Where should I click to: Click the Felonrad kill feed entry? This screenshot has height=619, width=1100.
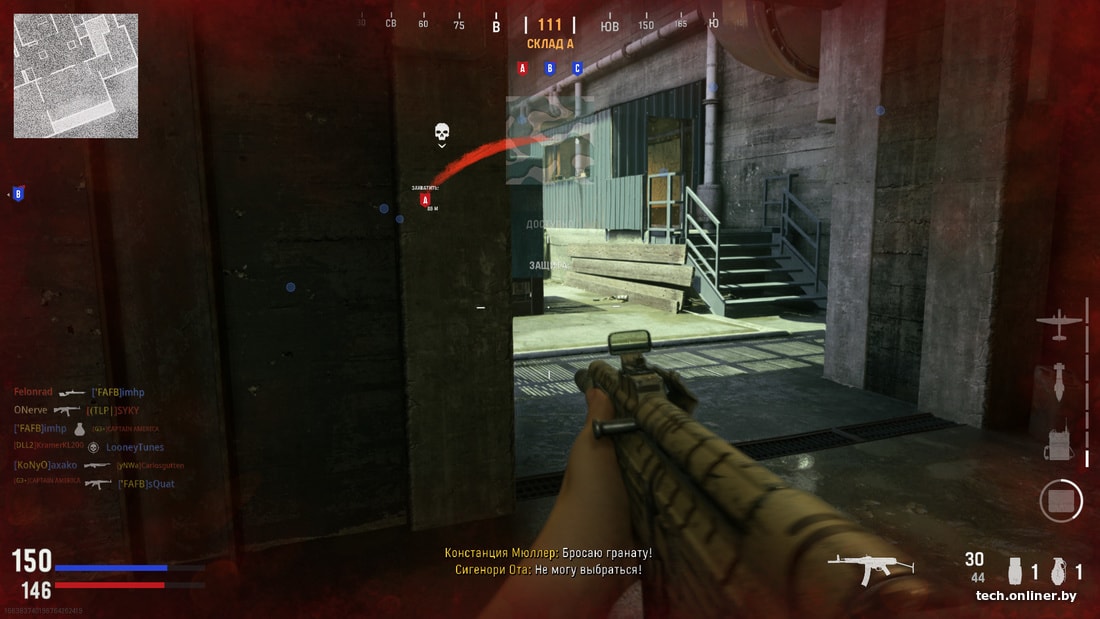pyautogui.click(x=34, y=392)
